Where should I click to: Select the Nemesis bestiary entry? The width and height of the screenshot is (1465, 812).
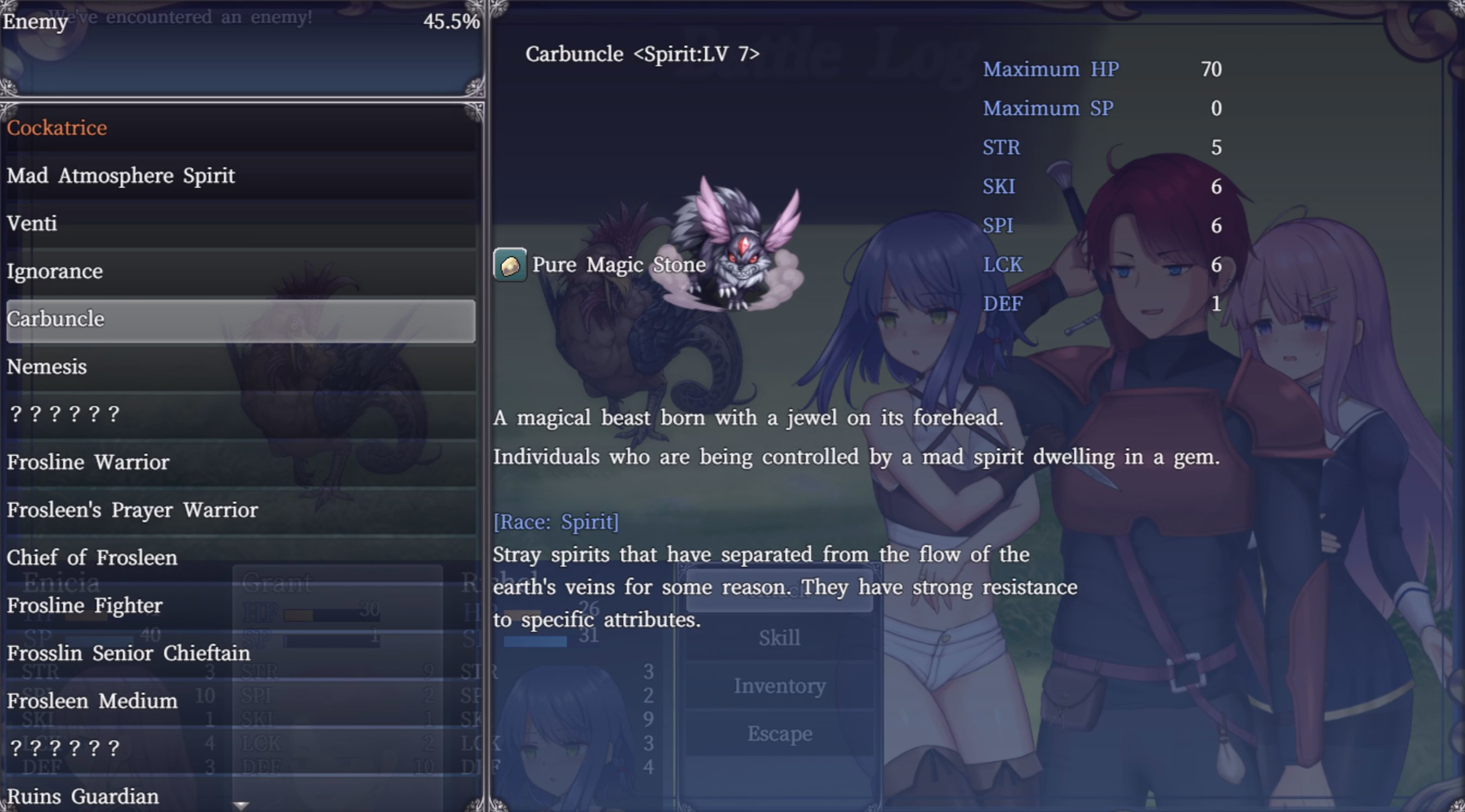(x=48, y=367)
